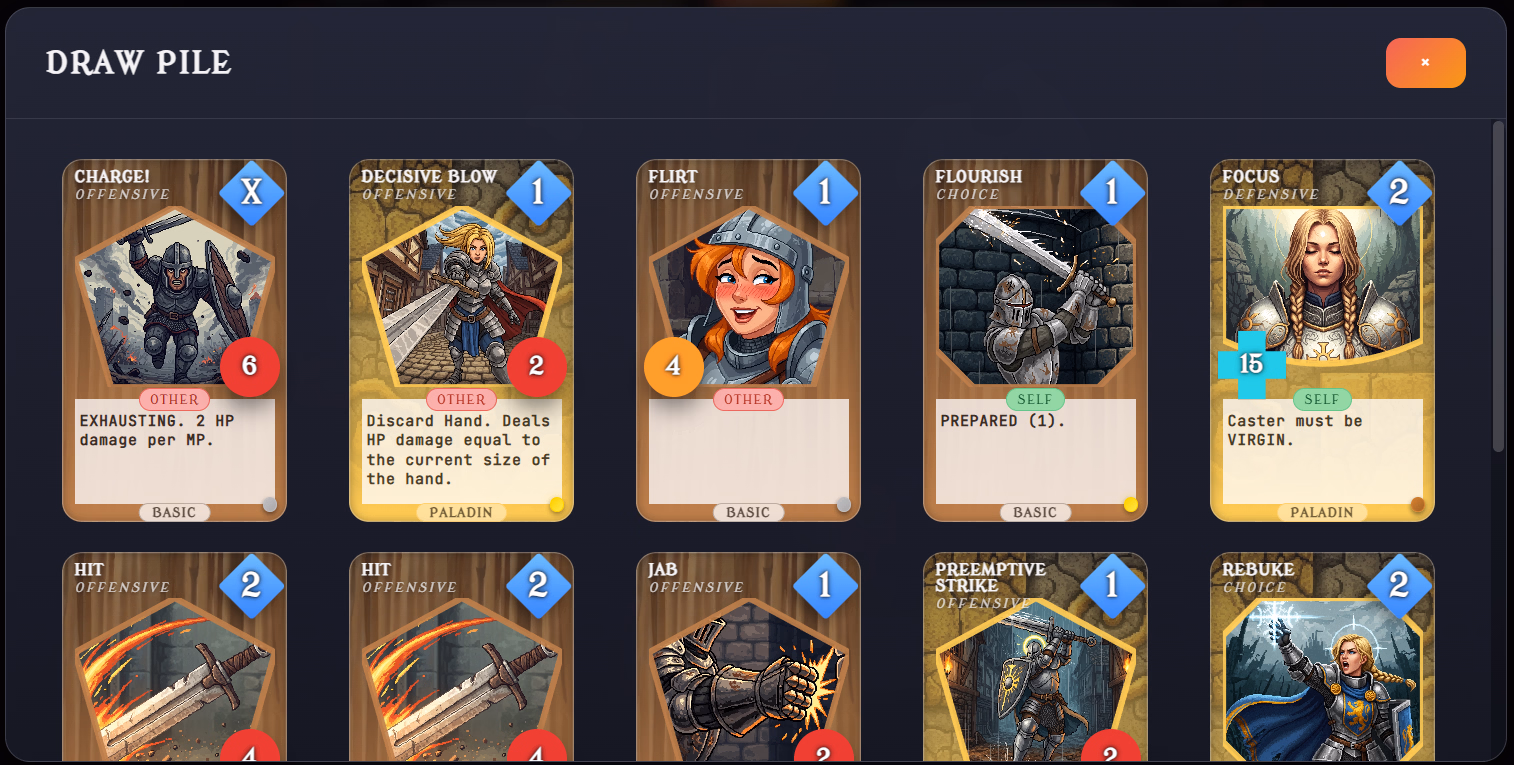This screenshot has width=1514, height=765.
Task: Click the orange rarity dot on FOCUS
Action: click(x=1417, y=505)
